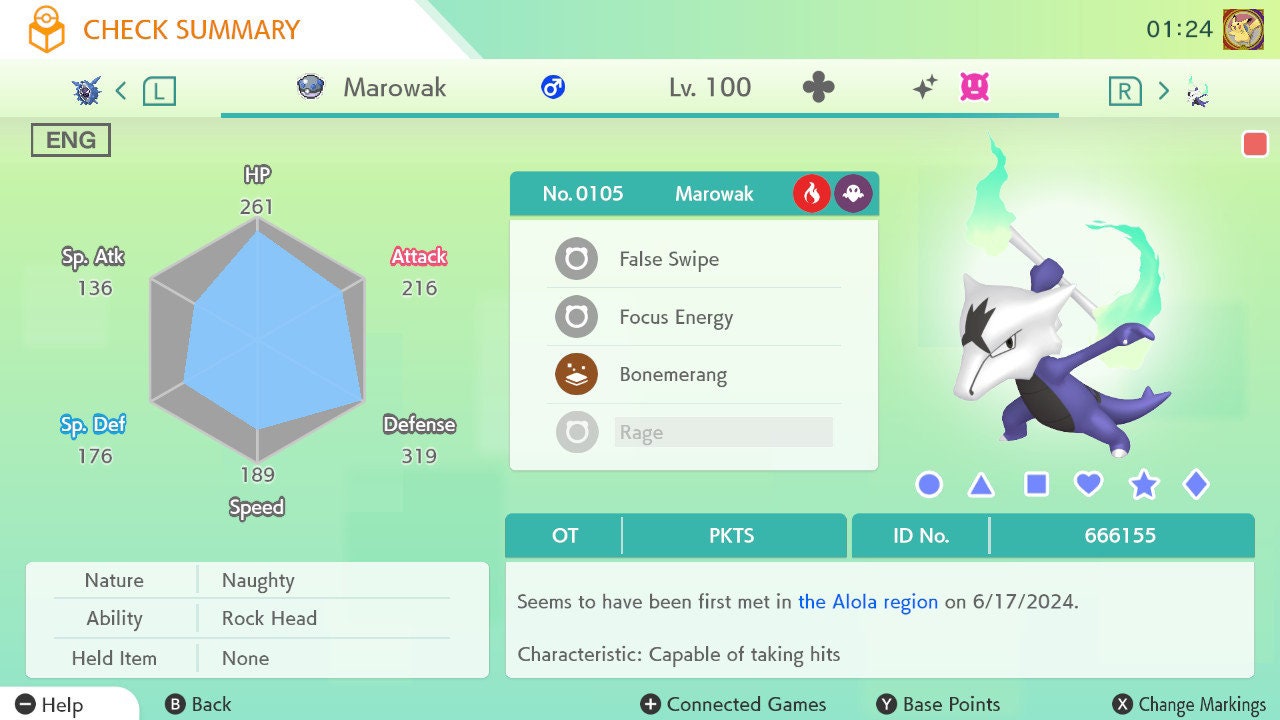Toggle the square marking
The width and height of the screenshot is (1280, 720).
click(1036, 485)
